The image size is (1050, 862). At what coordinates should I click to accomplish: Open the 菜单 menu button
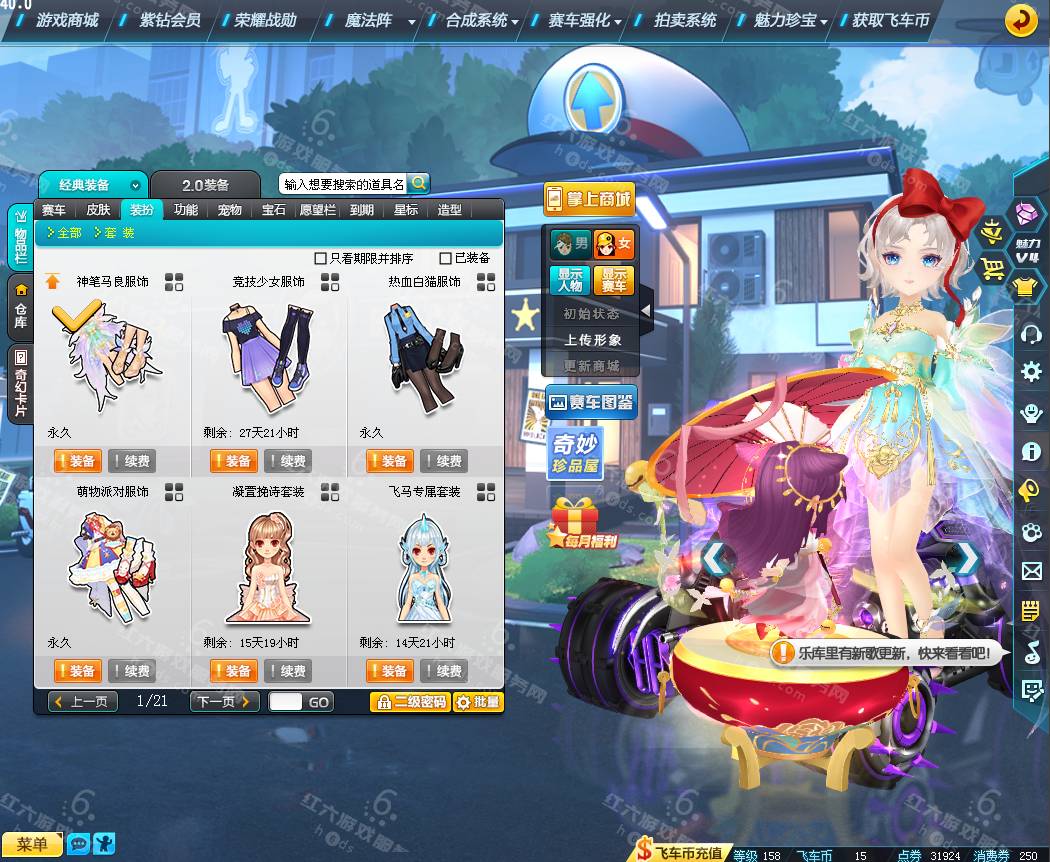click(x=32, y=845)
